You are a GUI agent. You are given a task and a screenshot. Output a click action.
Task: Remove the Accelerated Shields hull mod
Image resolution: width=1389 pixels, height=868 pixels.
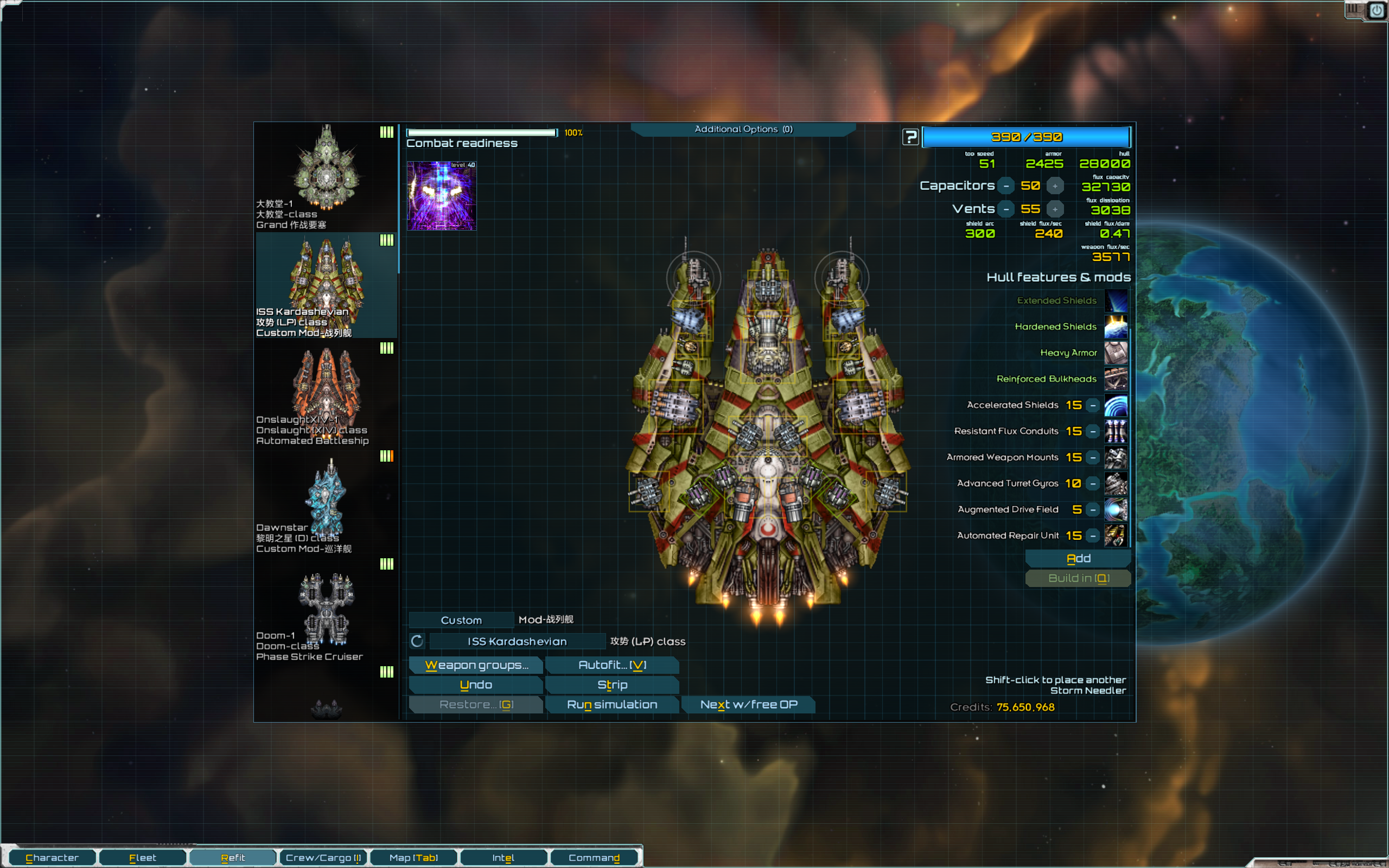(x=1093, y=405)
